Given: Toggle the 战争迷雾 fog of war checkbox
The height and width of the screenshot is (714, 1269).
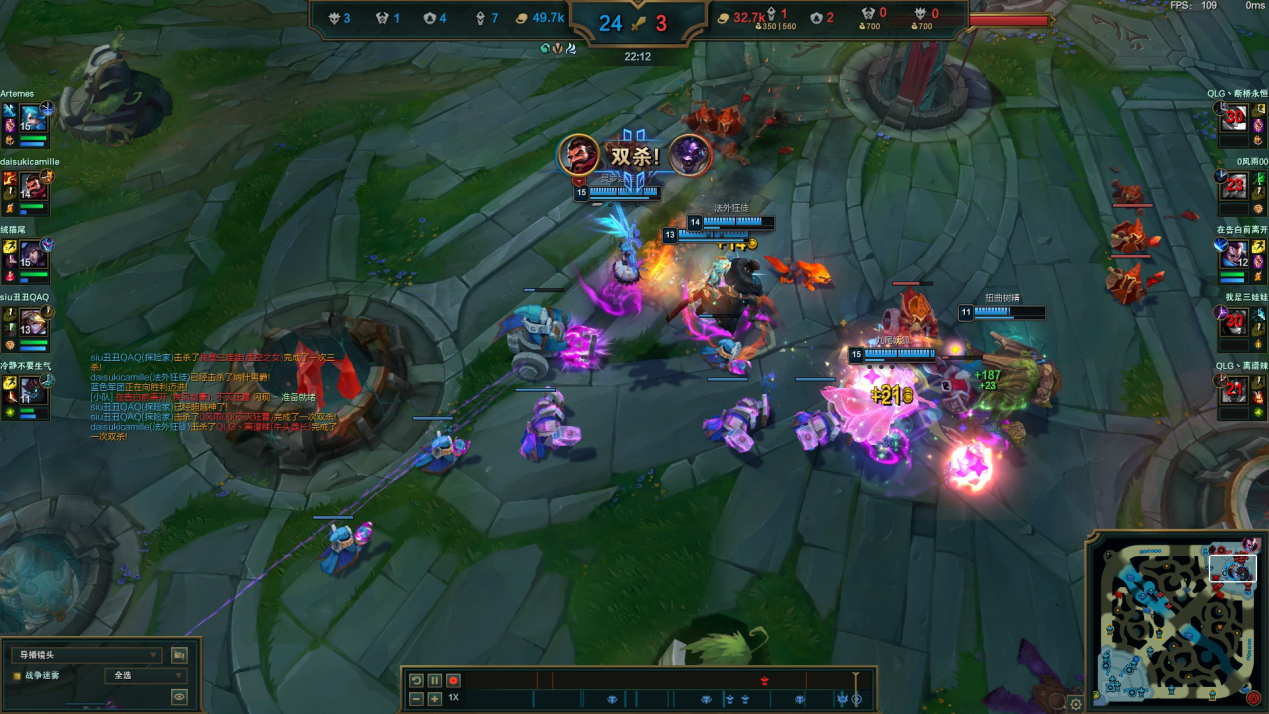Looking at the screenshot, I should (17, 676).
